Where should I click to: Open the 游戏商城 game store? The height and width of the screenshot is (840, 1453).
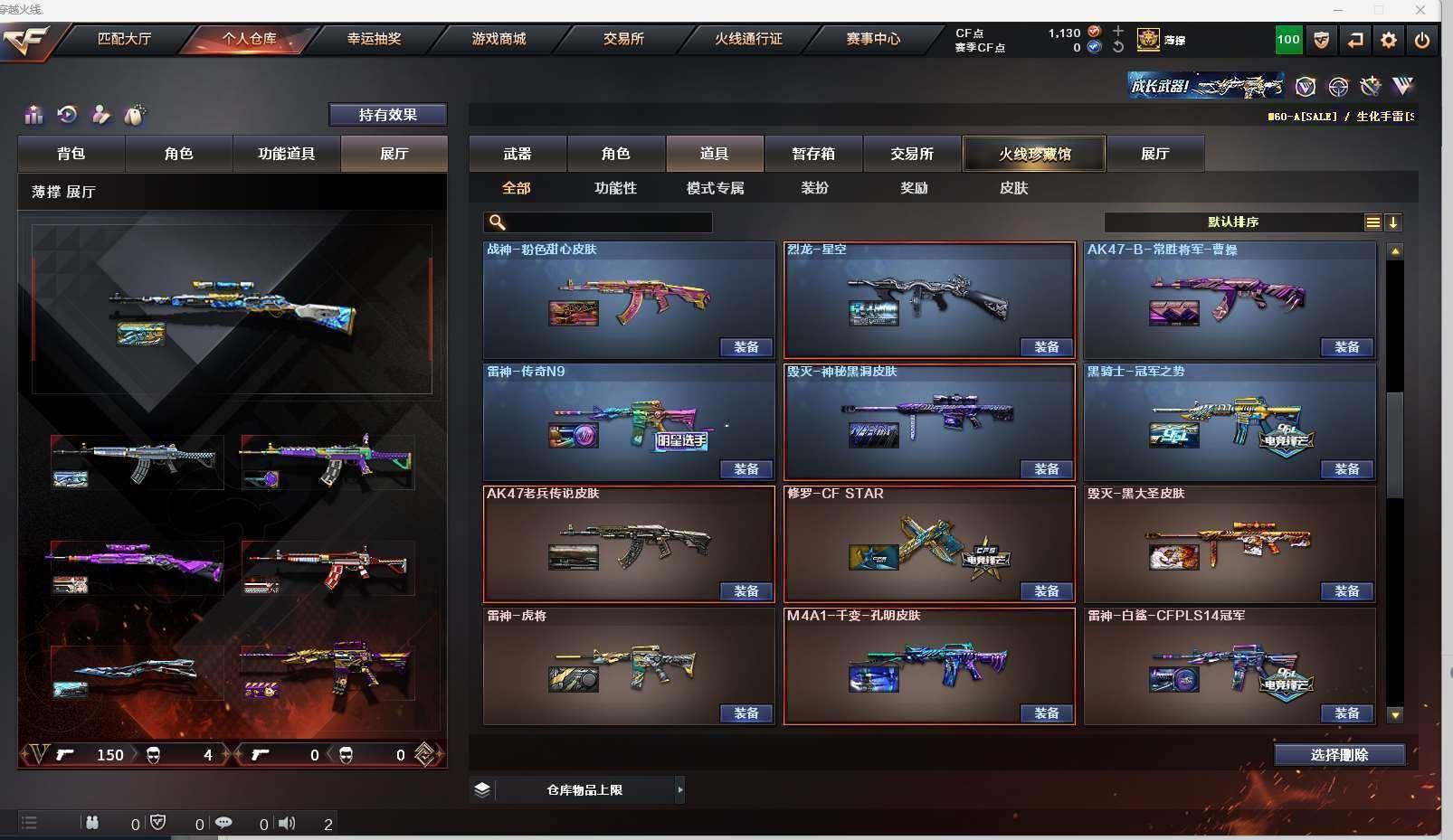pyautogui.click(x=499, y=39)
